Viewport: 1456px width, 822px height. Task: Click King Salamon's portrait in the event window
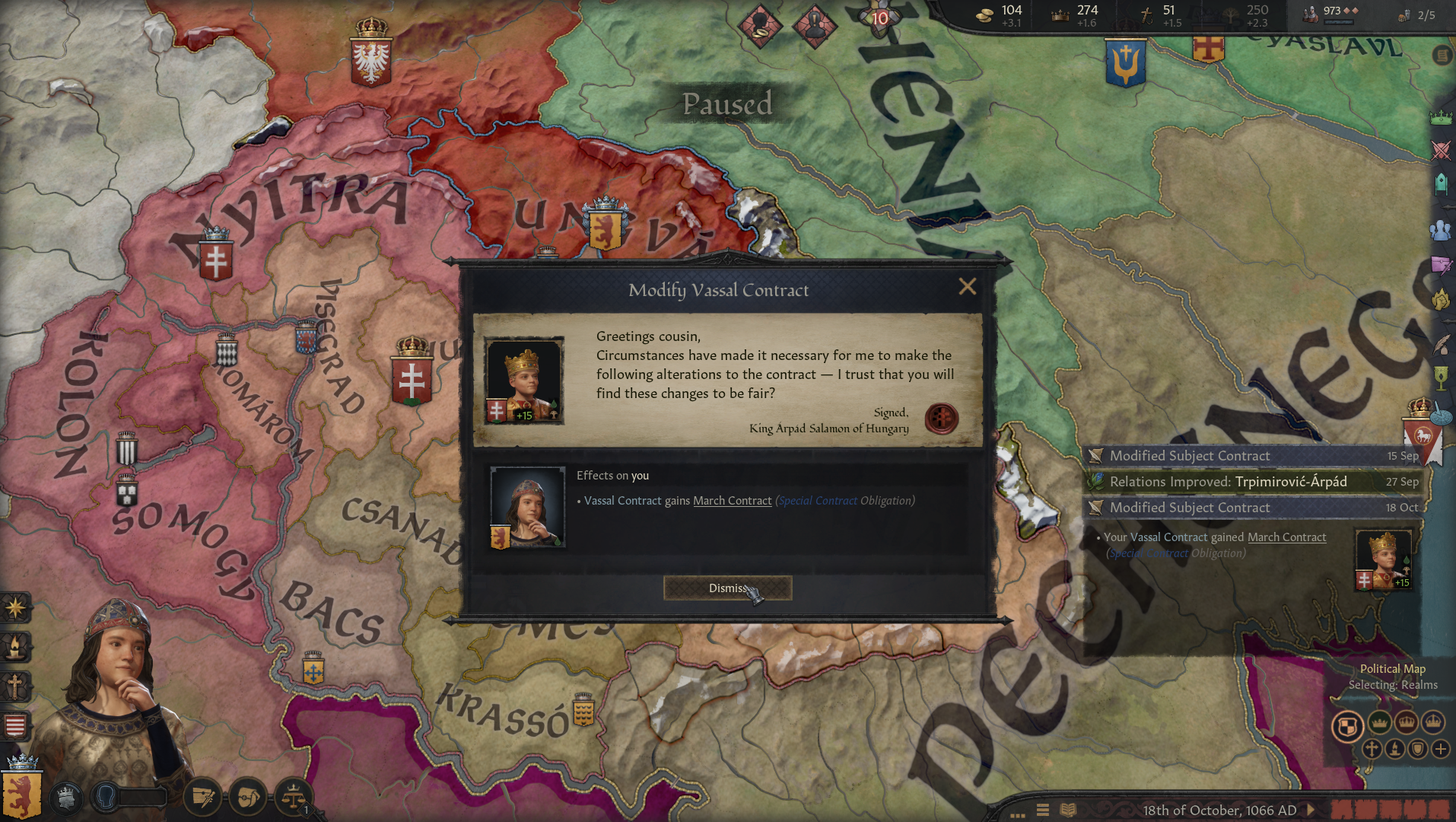[526, 378]
